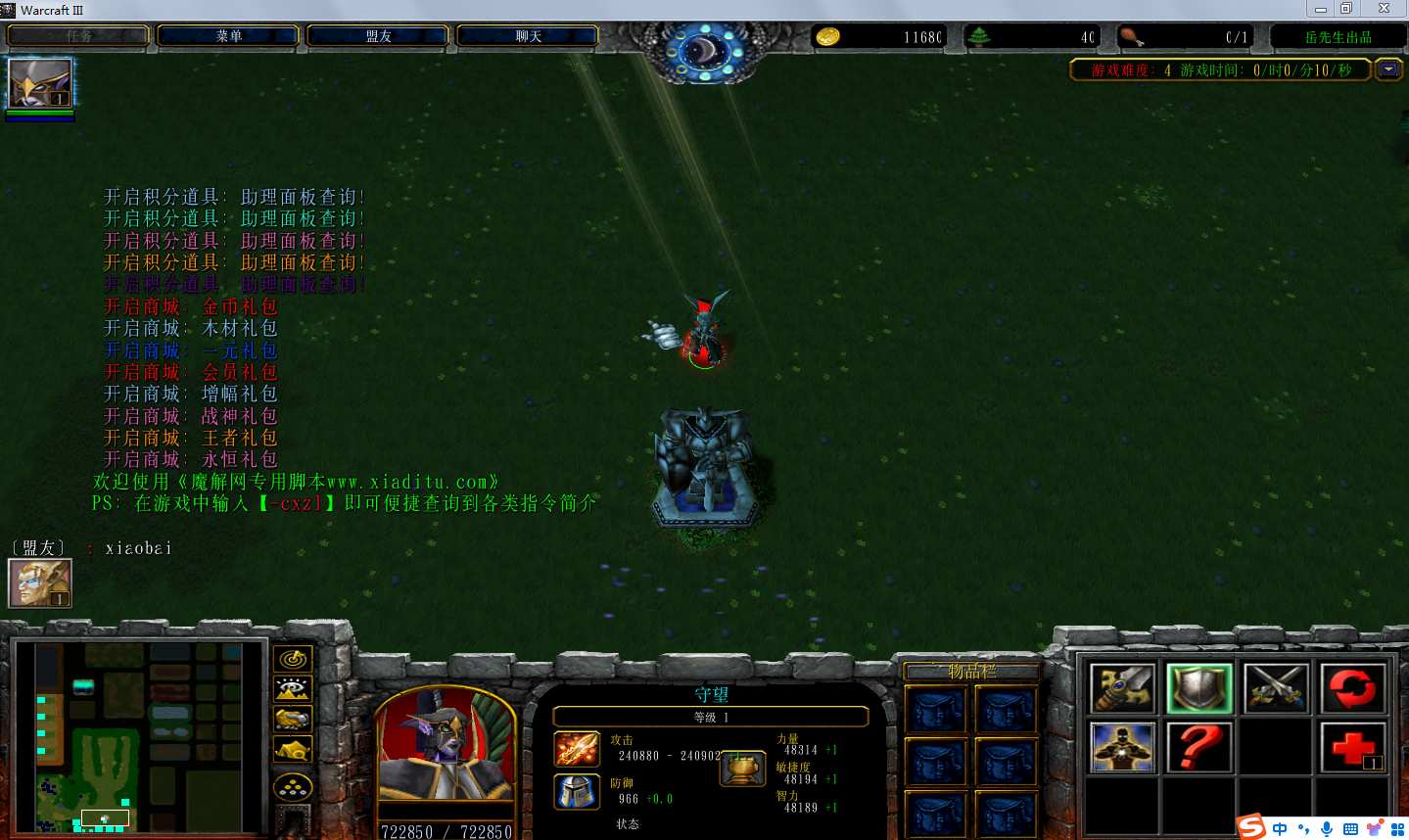Select the ally hero icon below the chat
The width and height of the screenshot is (1409, 840).
(x=40, y=583)
